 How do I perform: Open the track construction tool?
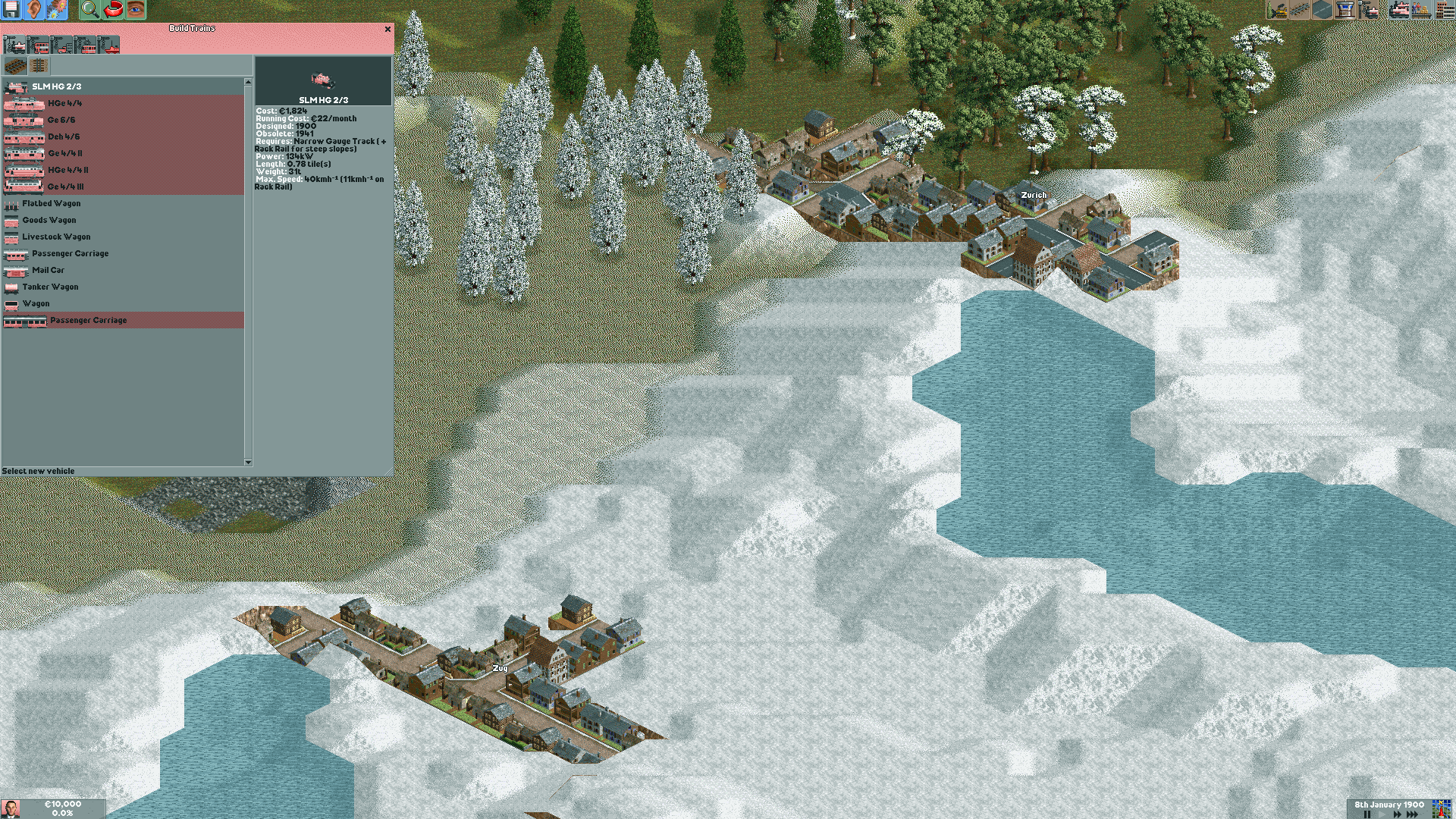pyautogui.click(x=1298, y=9)
